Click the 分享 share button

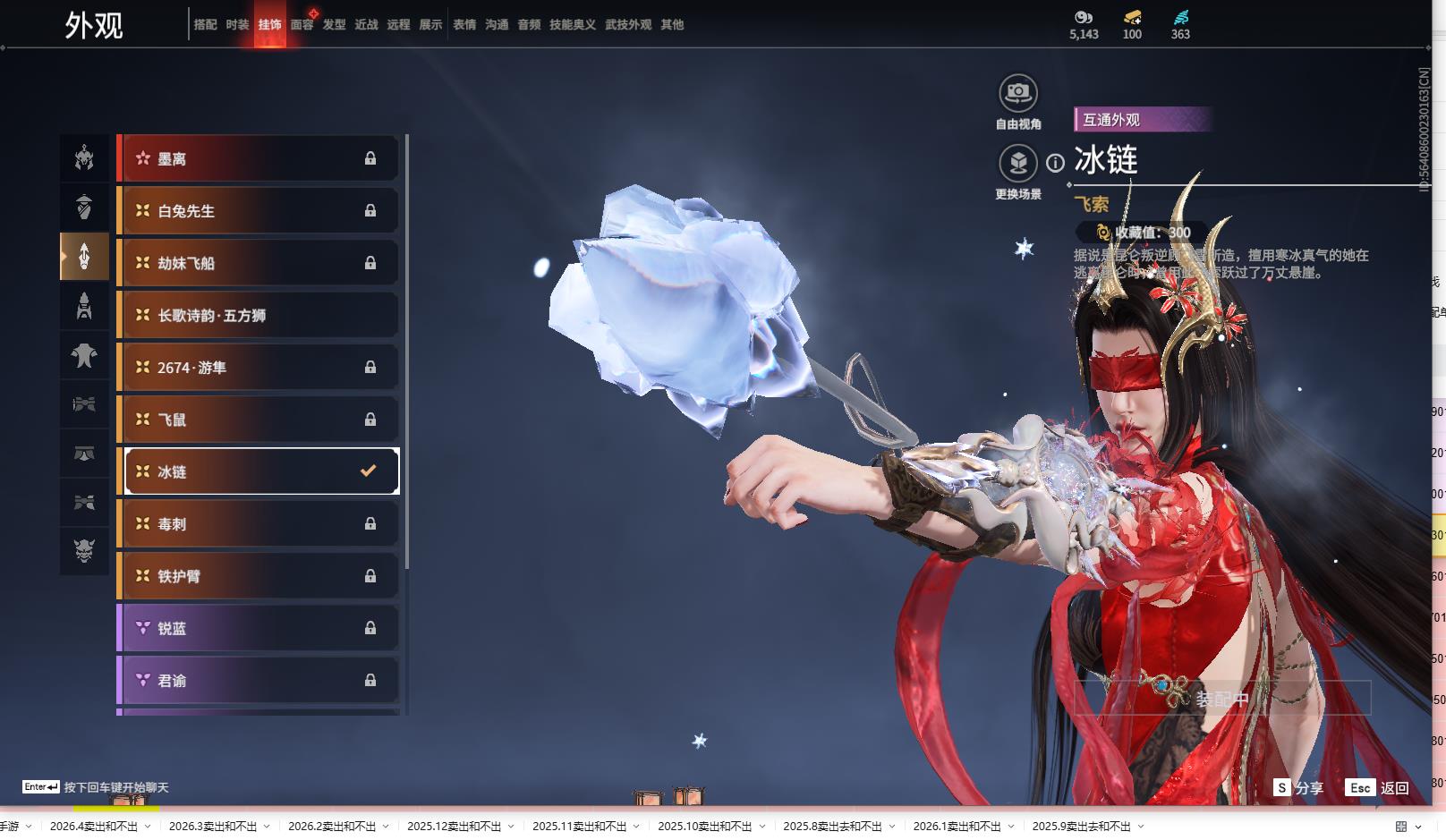[1298, 788]
